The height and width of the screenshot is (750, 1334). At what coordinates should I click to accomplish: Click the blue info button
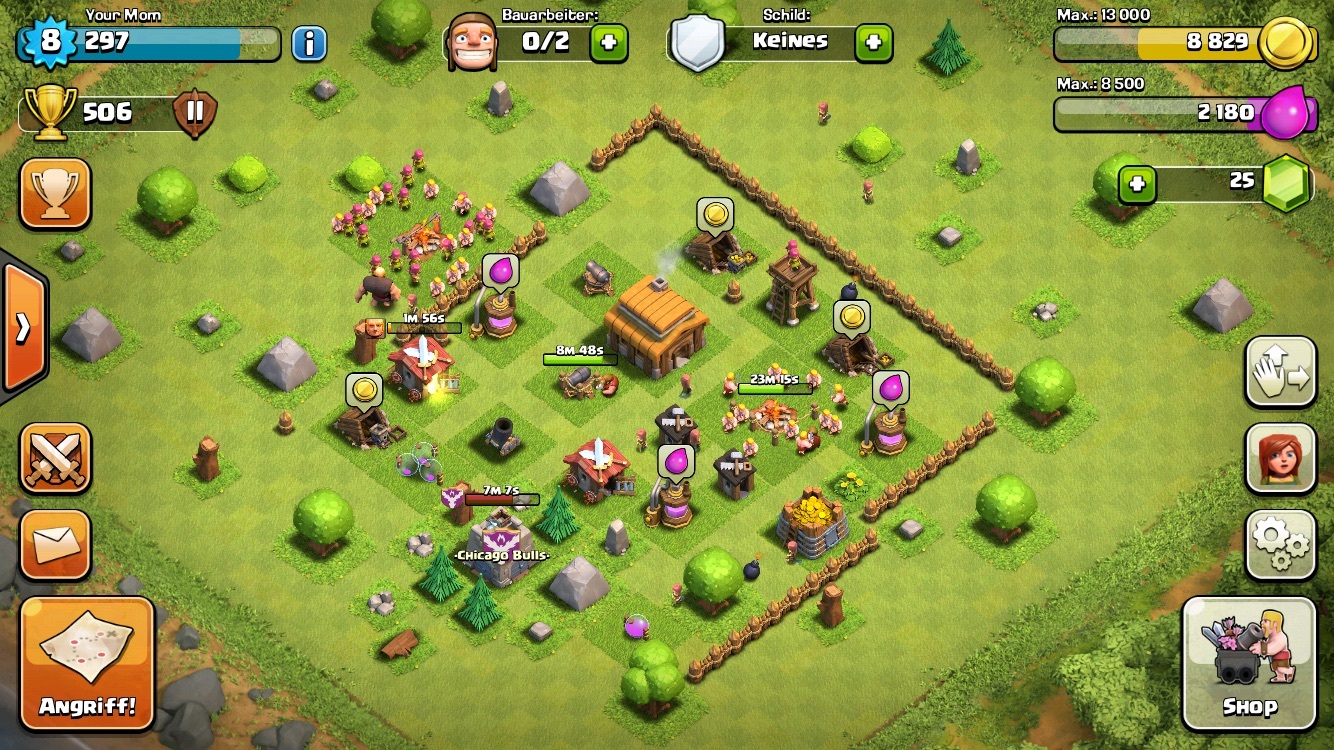point(309,43)
